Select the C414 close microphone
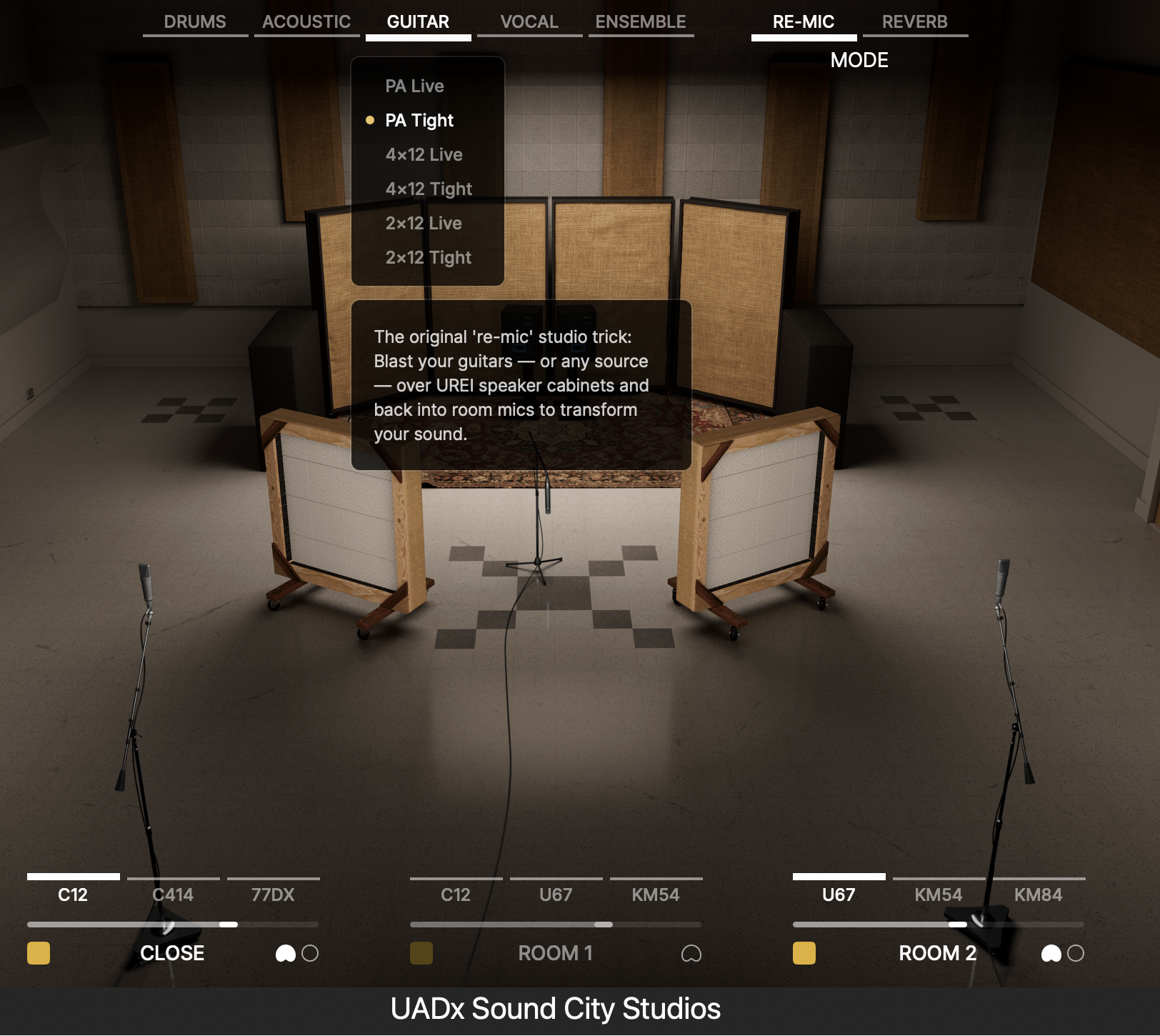1160x1036 pixels. coord(174,894)
